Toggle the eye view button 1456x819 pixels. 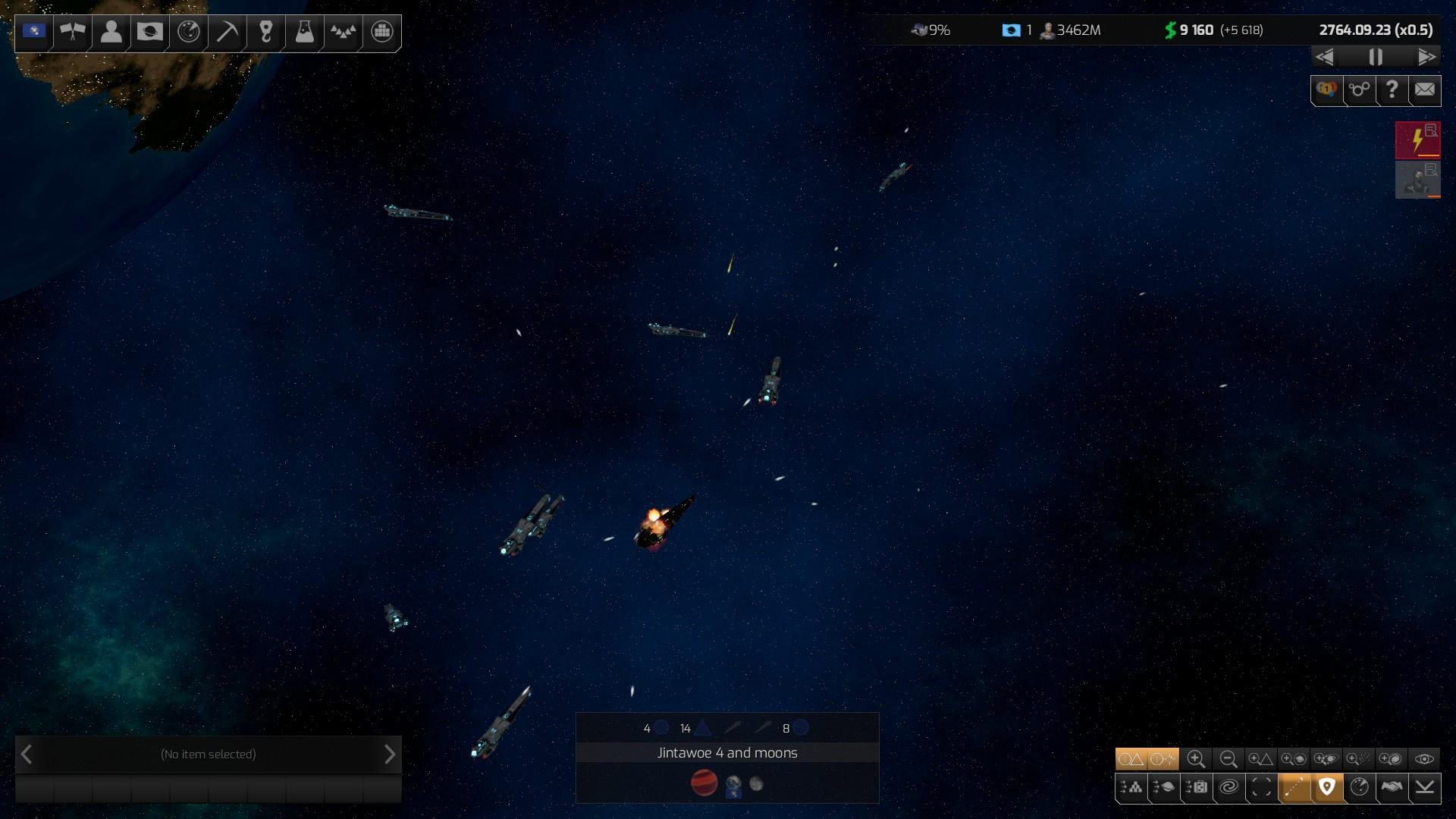[x=1424, y=759]
